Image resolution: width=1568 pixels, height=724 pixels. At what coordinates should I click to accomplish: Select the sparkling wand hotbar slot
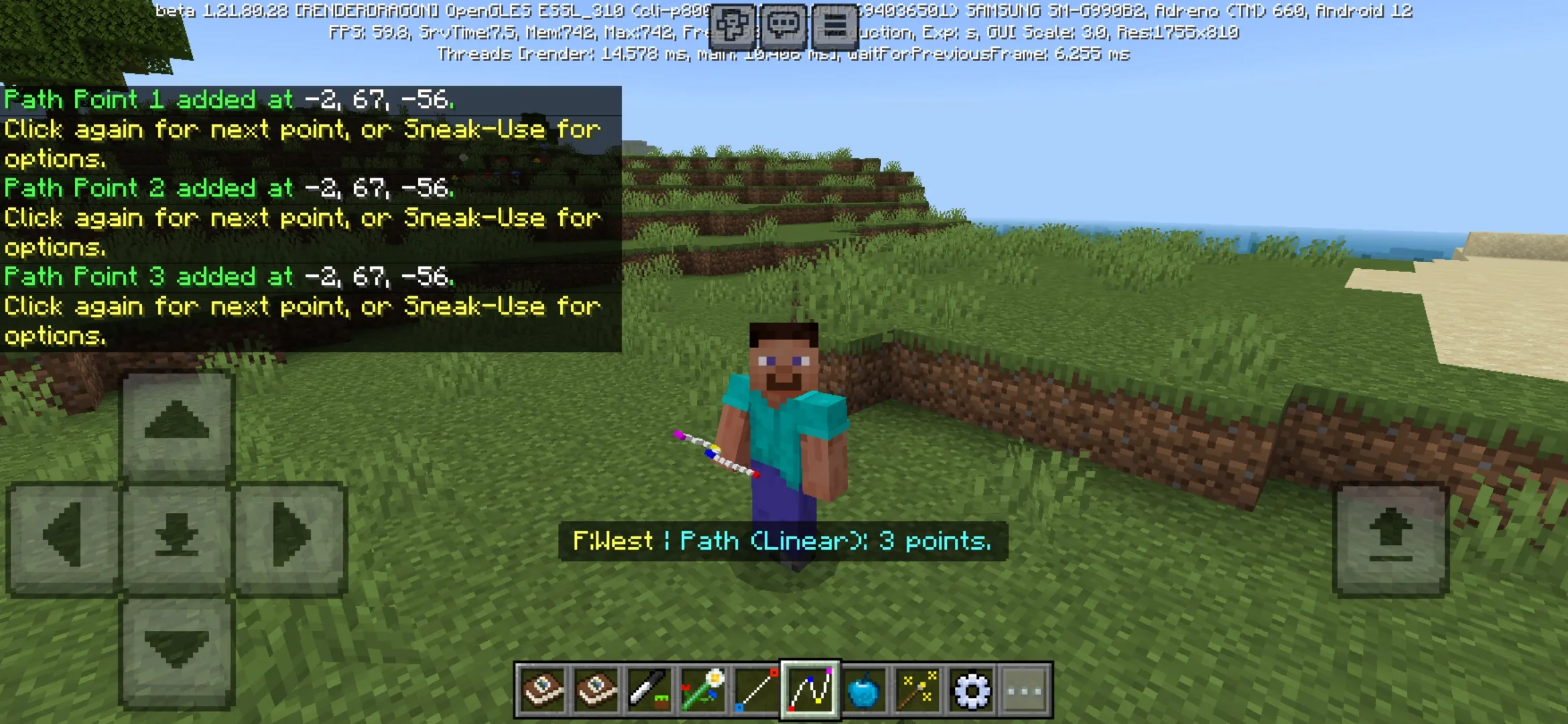(917, 690)
